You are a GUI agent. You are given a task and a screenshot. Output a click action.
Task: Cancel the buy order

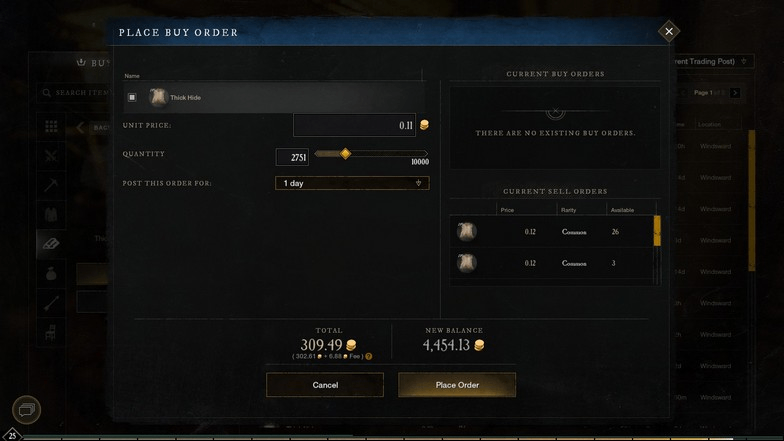[325, 385]
